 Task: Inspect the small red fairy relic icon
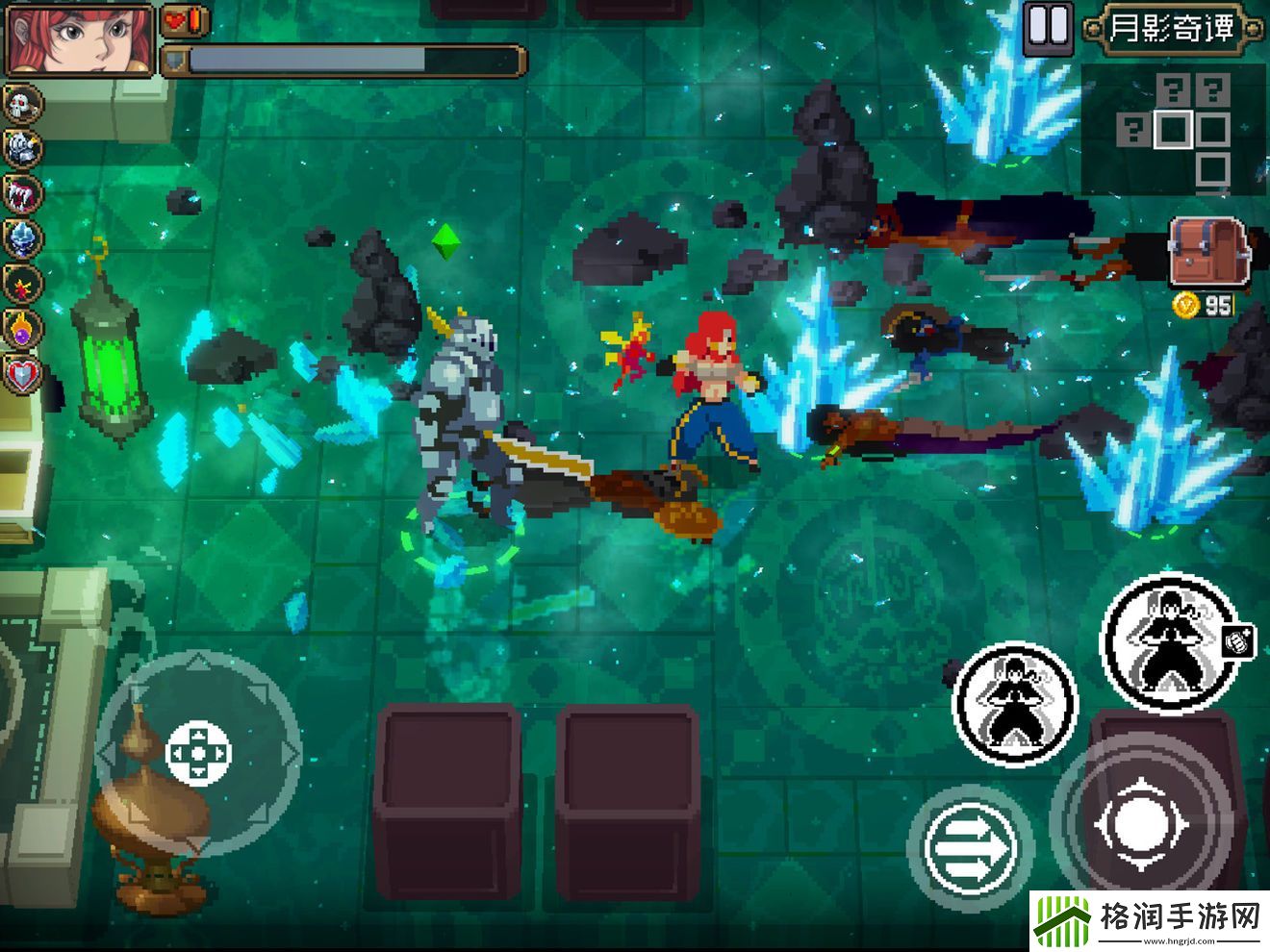coord(23,284)
